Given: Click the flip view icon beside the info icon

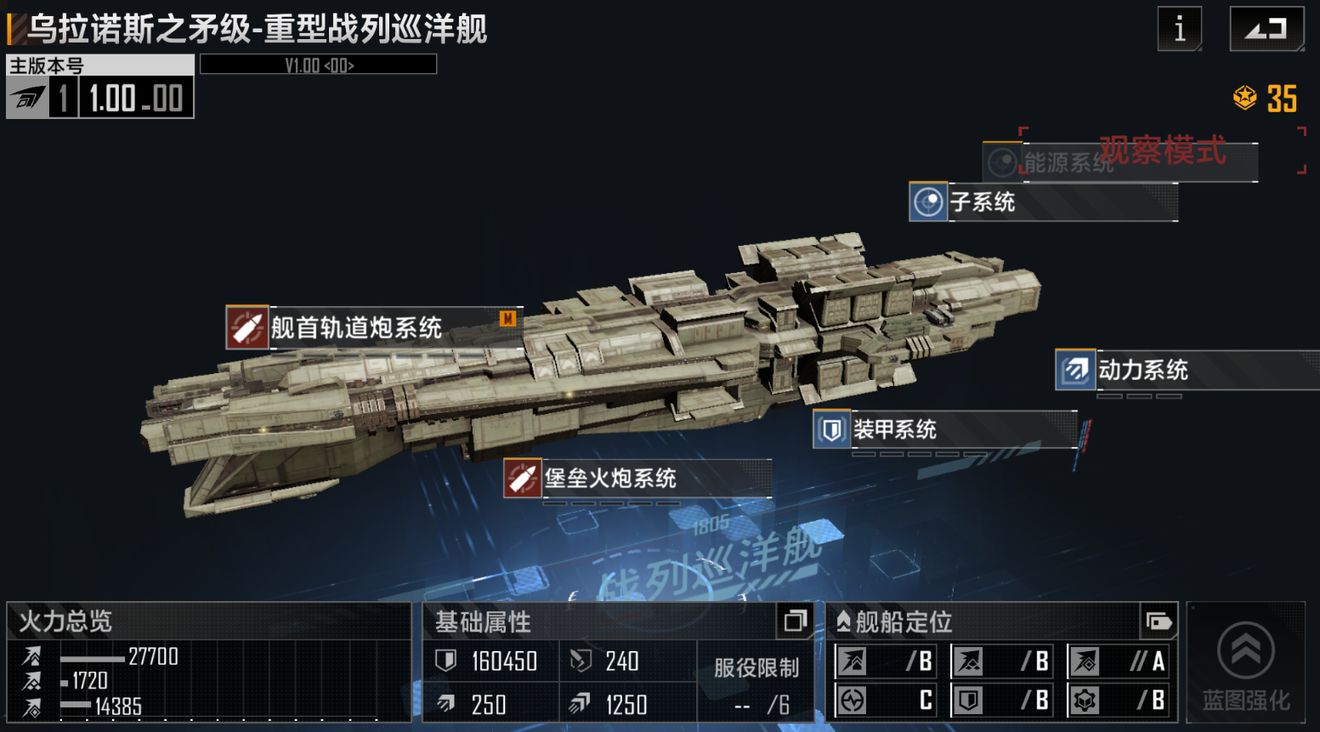Looking at the screenshot, I should coord(1265,29).
